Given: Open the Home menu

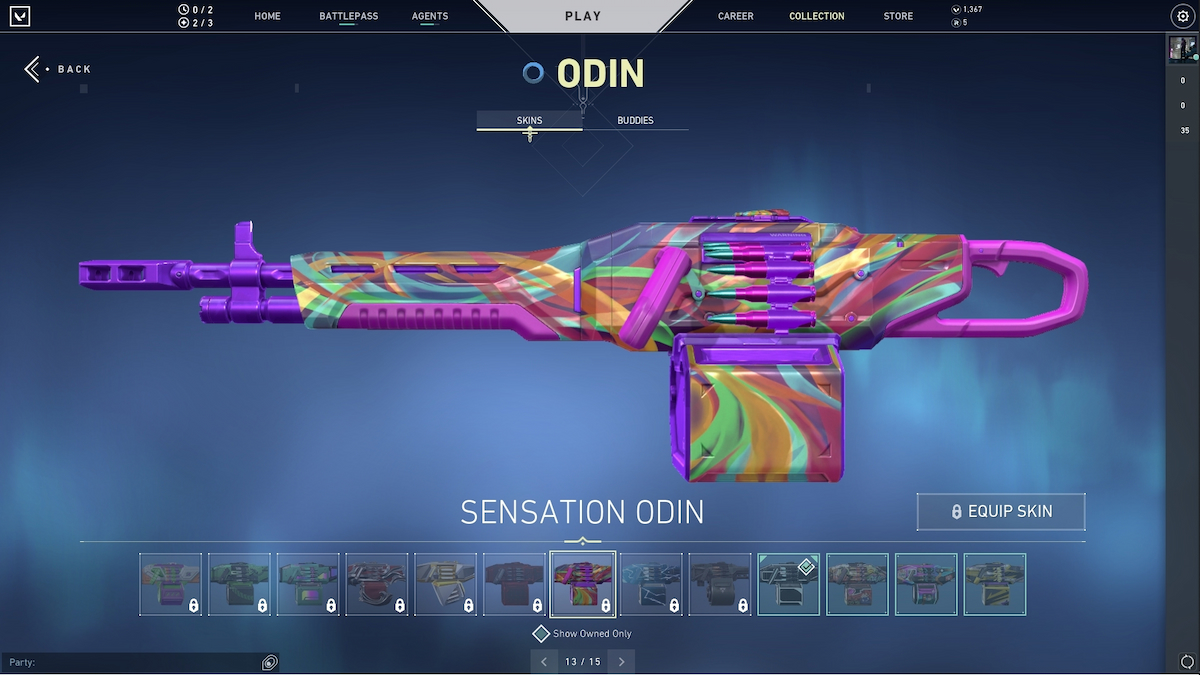Looking at the screenshot, I should tap(267, 16).
